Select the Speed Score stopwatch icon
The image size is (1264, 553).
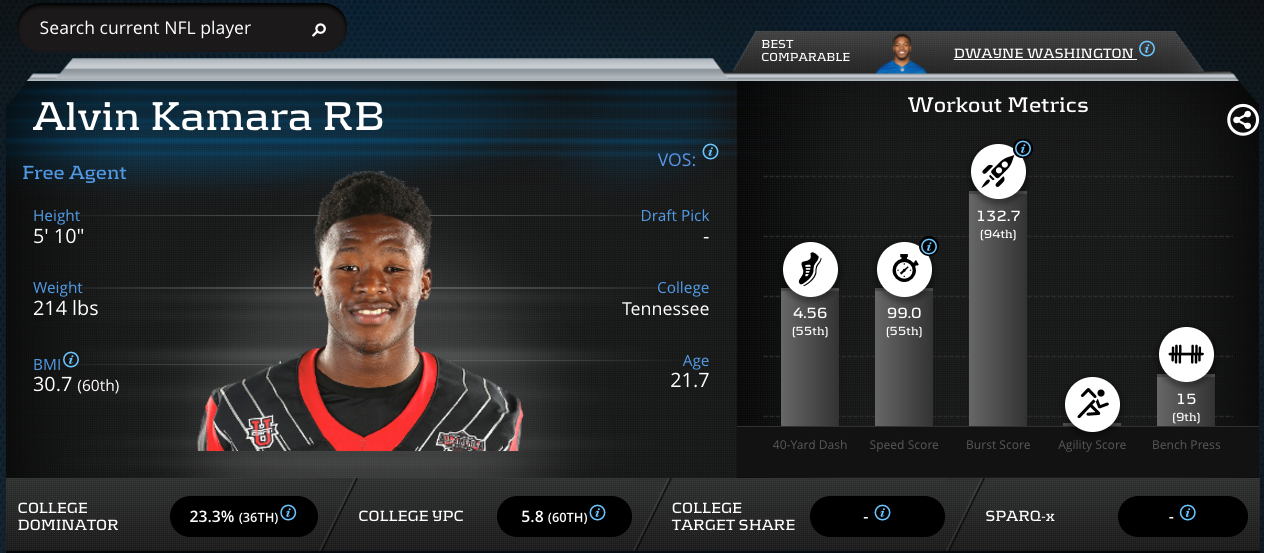coord(904,270)
